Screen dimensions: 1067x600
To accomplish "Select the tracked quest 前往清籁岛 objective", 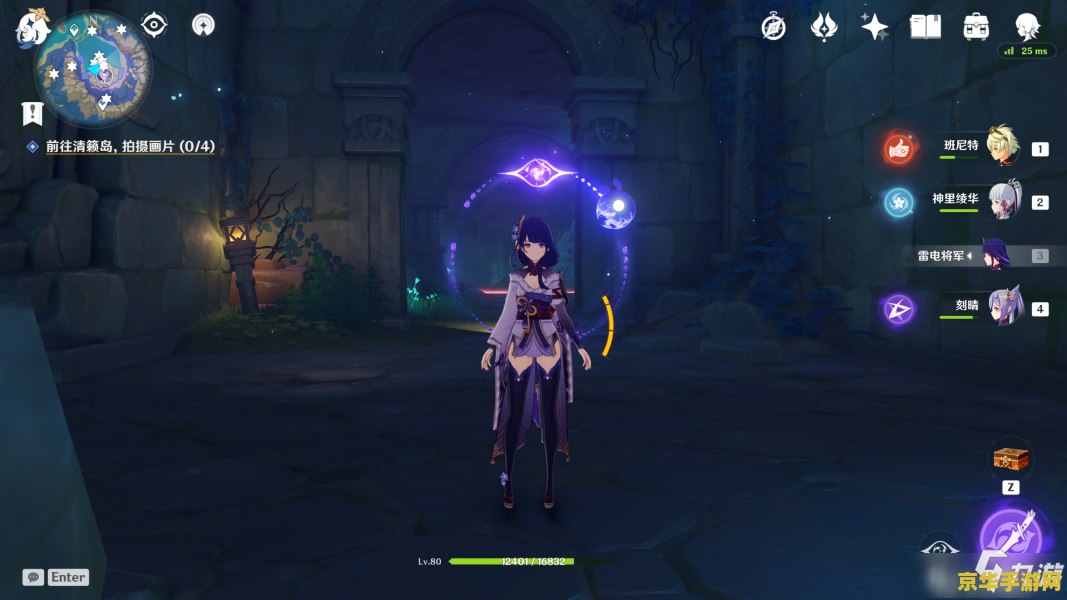I will [x=130, y=147].
